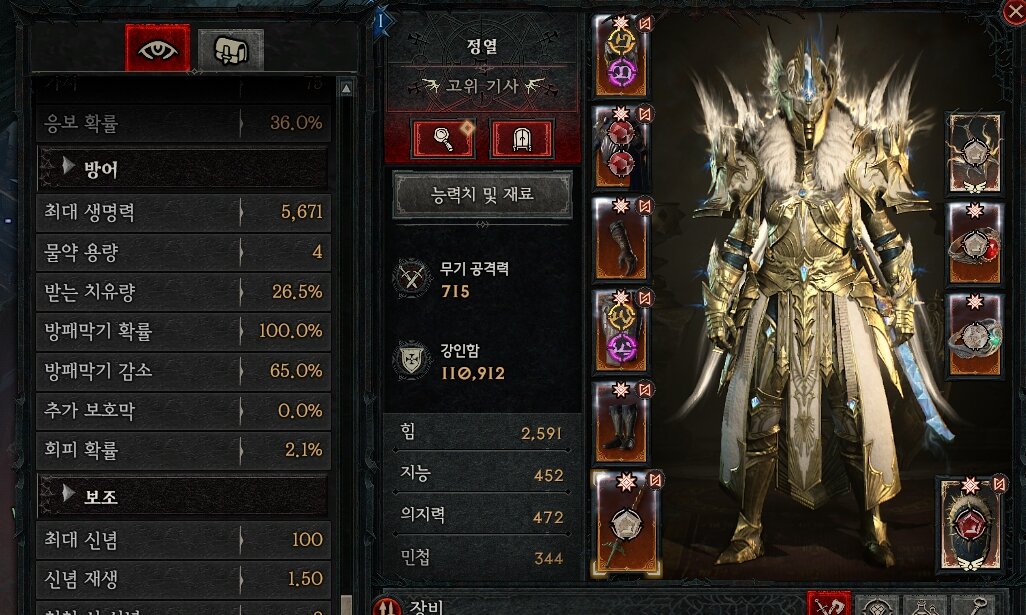
Task: Open the magnifying glass inspect button
Action: (x=446, y=139)
